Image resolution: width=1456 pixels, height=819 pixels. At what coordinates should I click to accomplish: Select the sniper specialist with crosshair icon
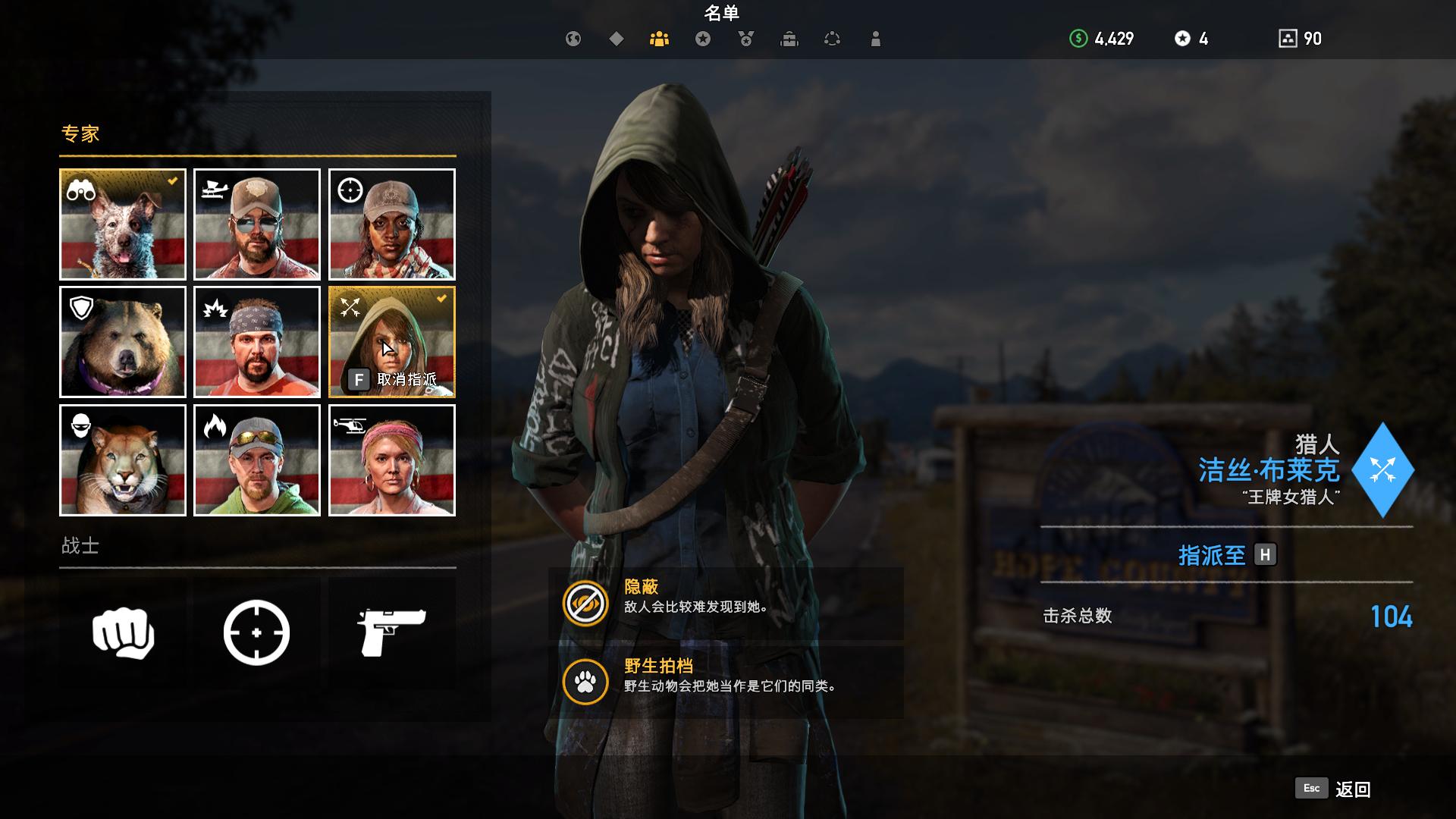(x=392, y=224)
